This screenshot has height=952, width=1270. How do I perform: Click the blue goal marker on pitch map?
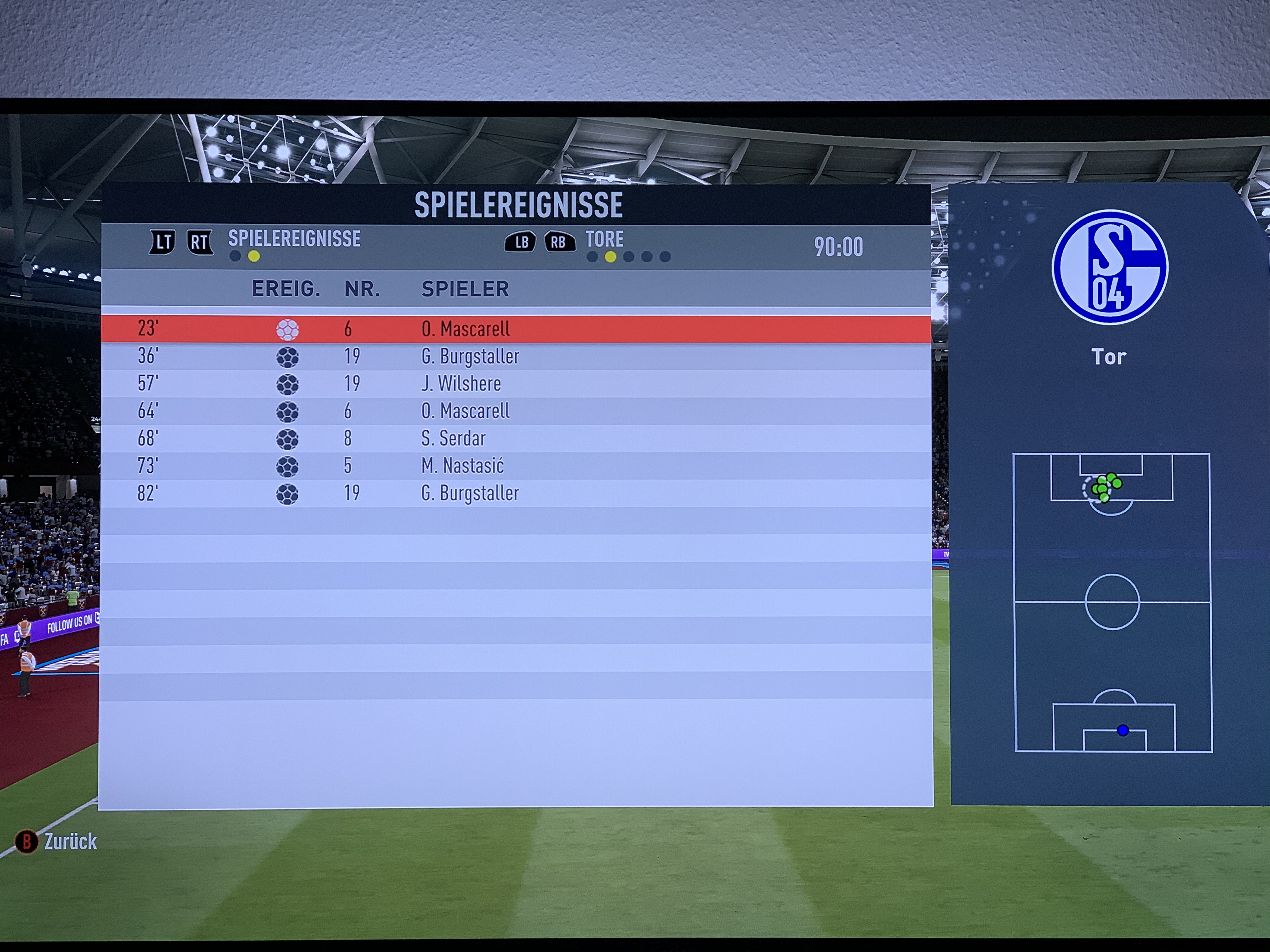[1123, 730]
